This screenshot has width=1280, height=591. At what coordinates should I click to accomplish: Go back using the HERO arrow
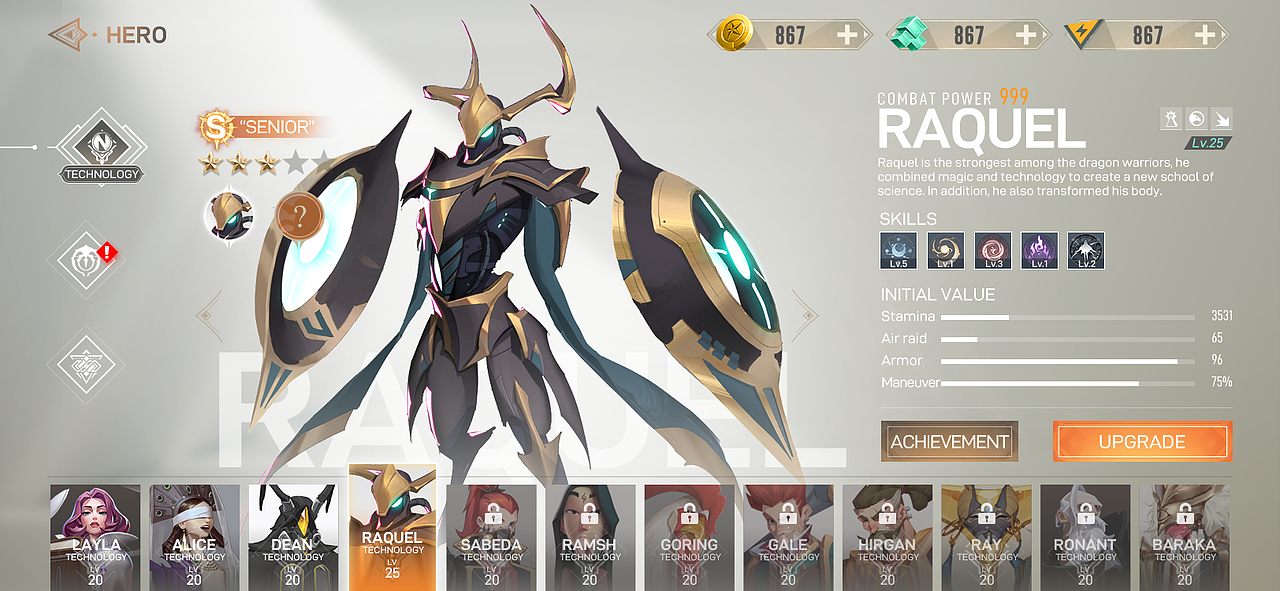coord(69,36)
